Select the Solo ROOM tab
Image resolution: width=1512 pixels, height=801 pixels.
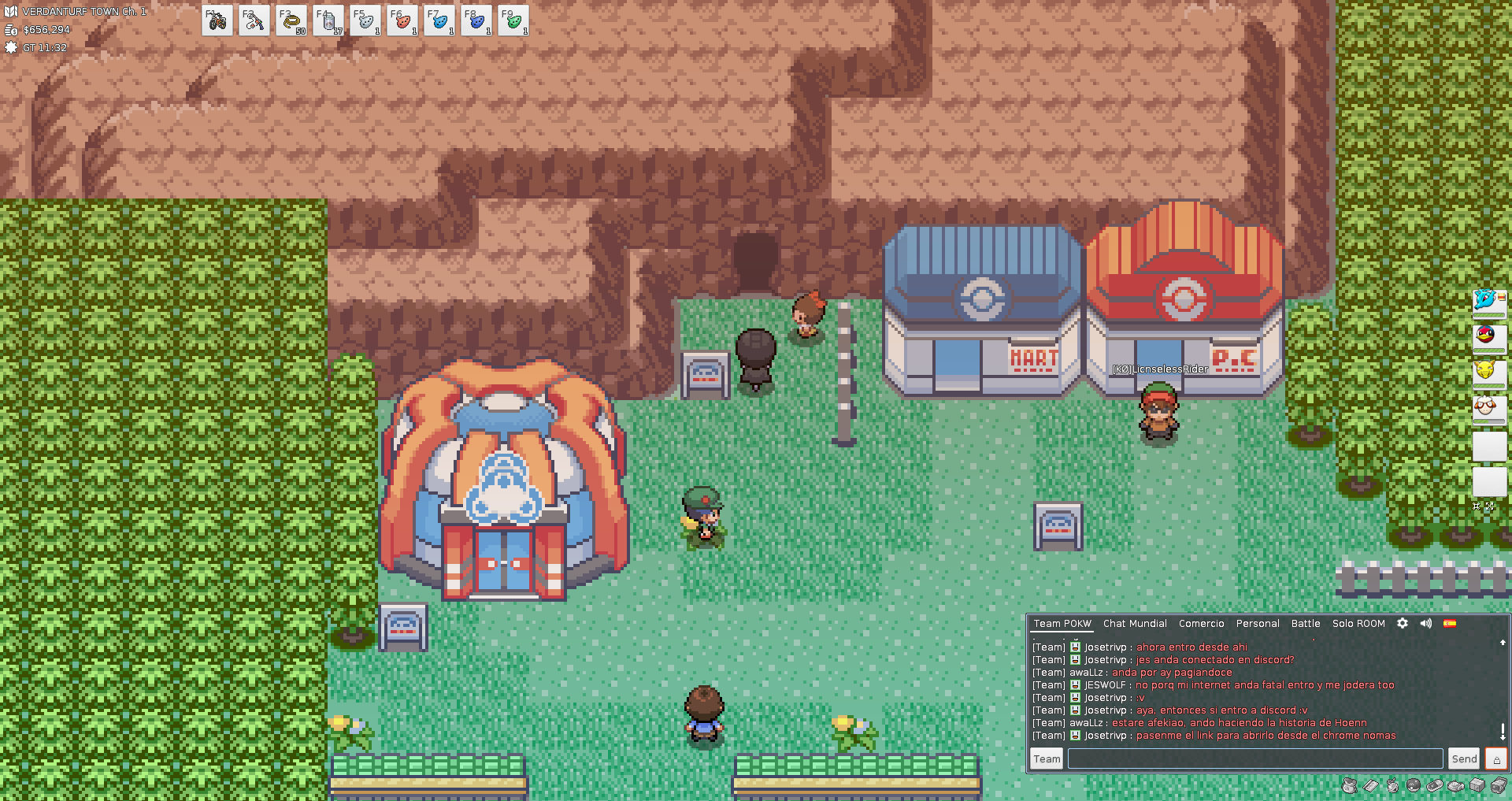1358,623
